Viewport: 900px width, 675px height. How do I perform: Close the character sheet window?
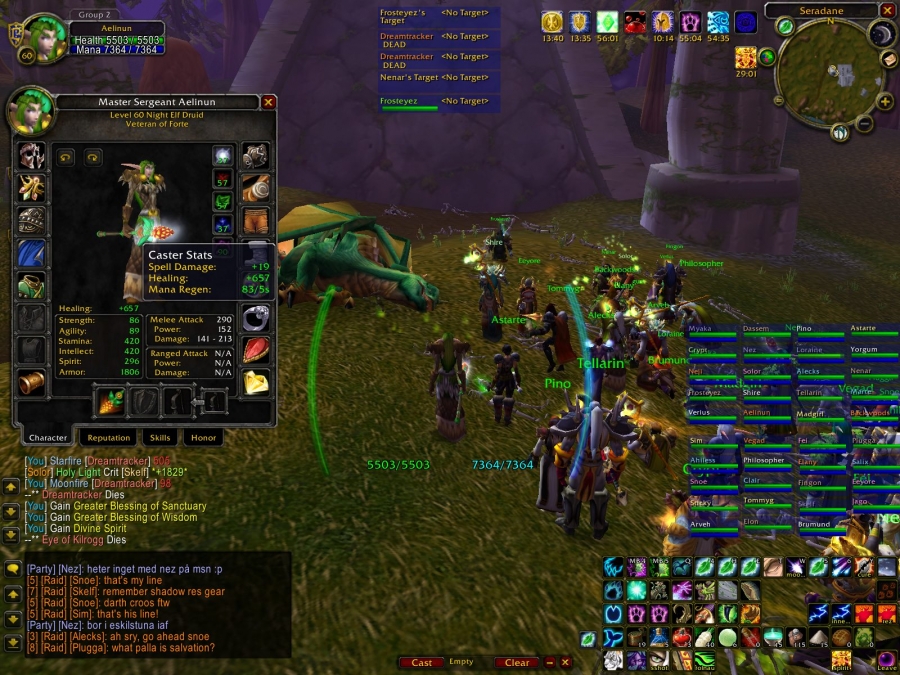[x=268, y=102]
